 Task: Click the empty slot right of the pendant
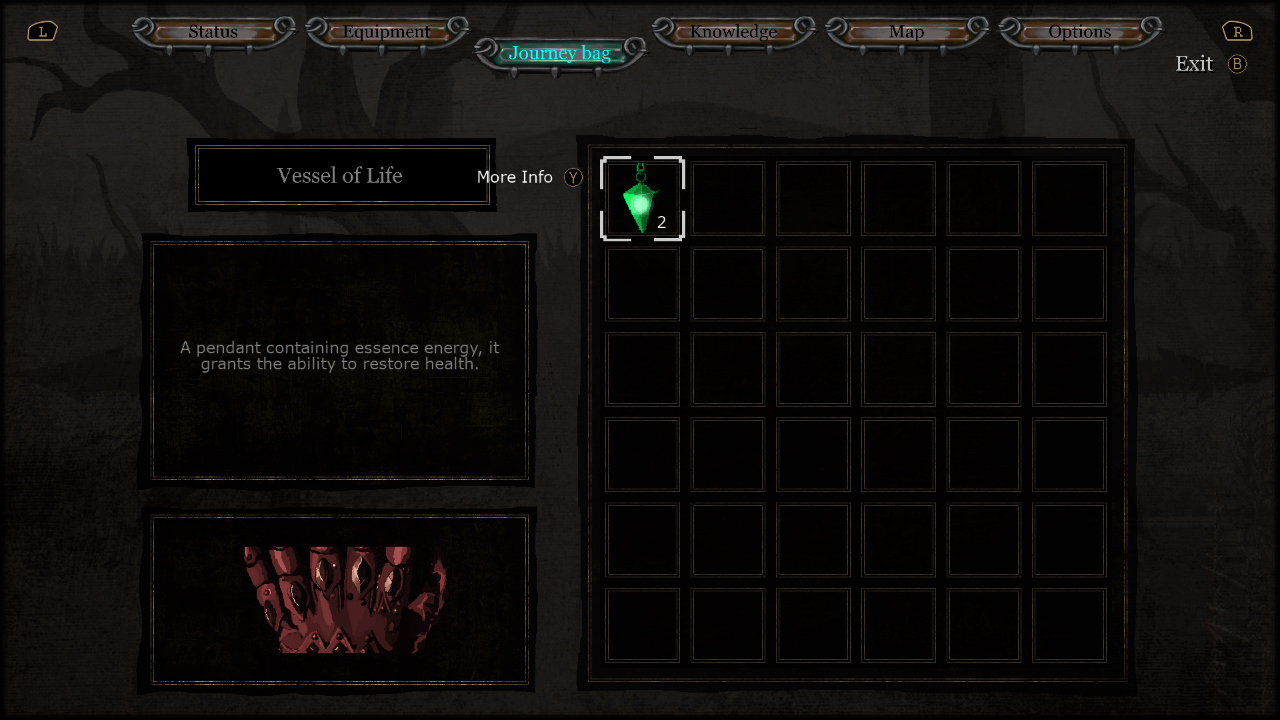point(727,198)
